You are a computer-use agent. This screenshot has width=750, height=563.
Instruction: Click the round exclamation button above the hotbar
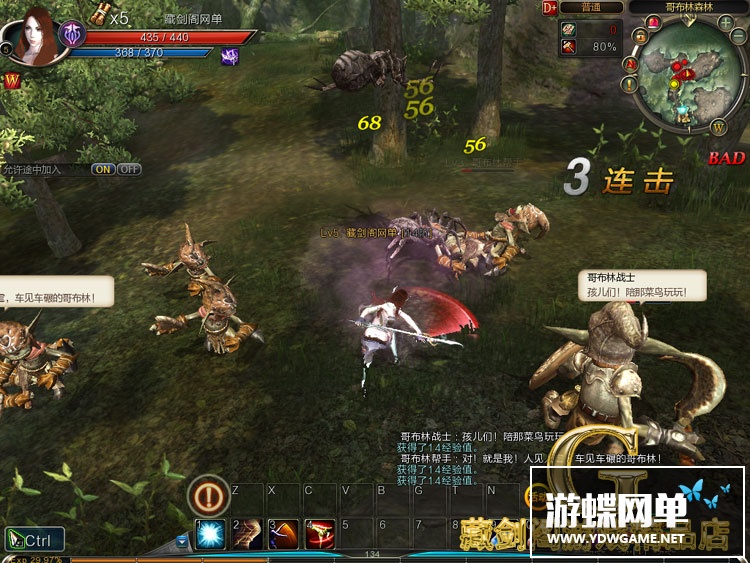point(210,495)
